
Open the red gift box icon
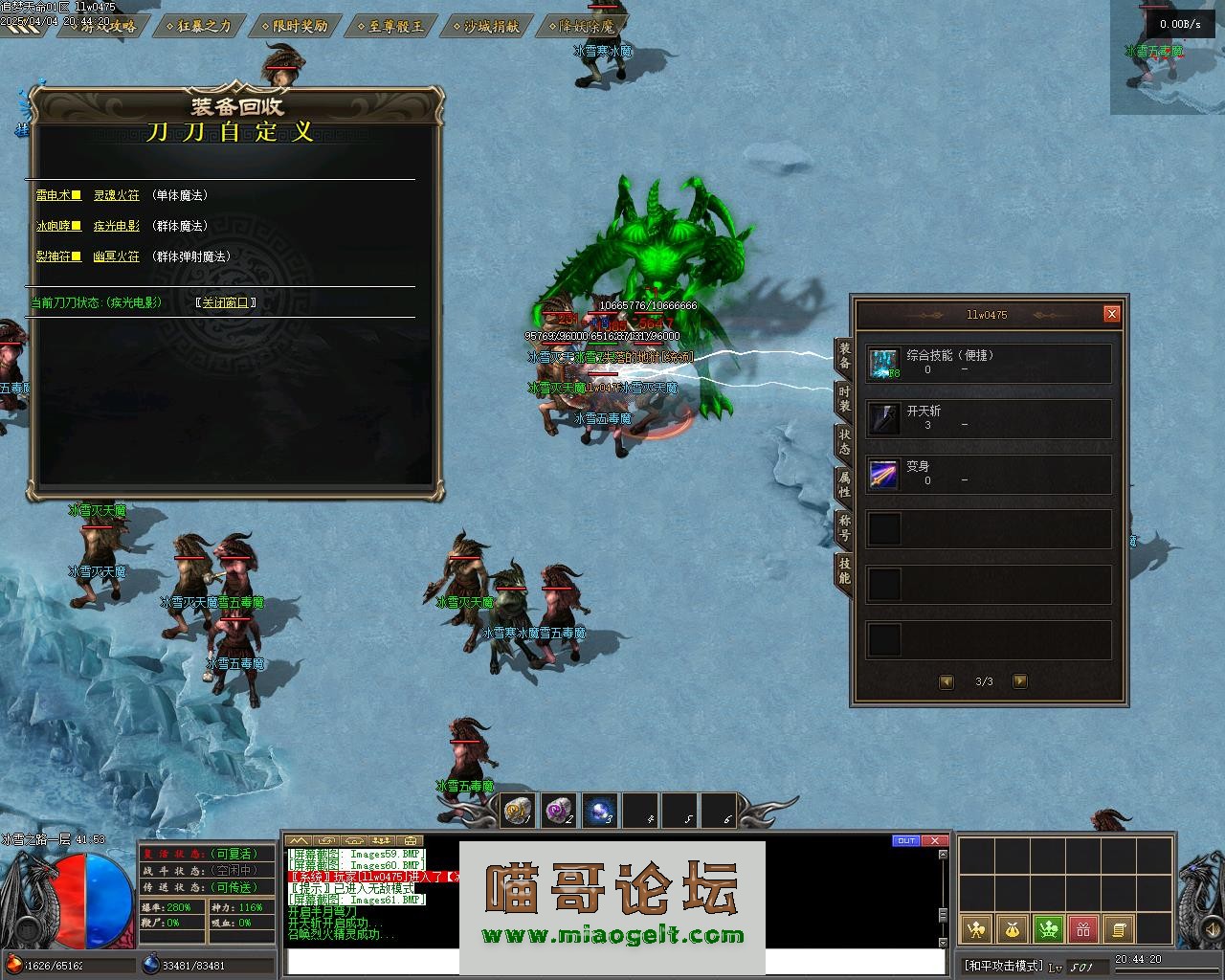point(1083,928)
